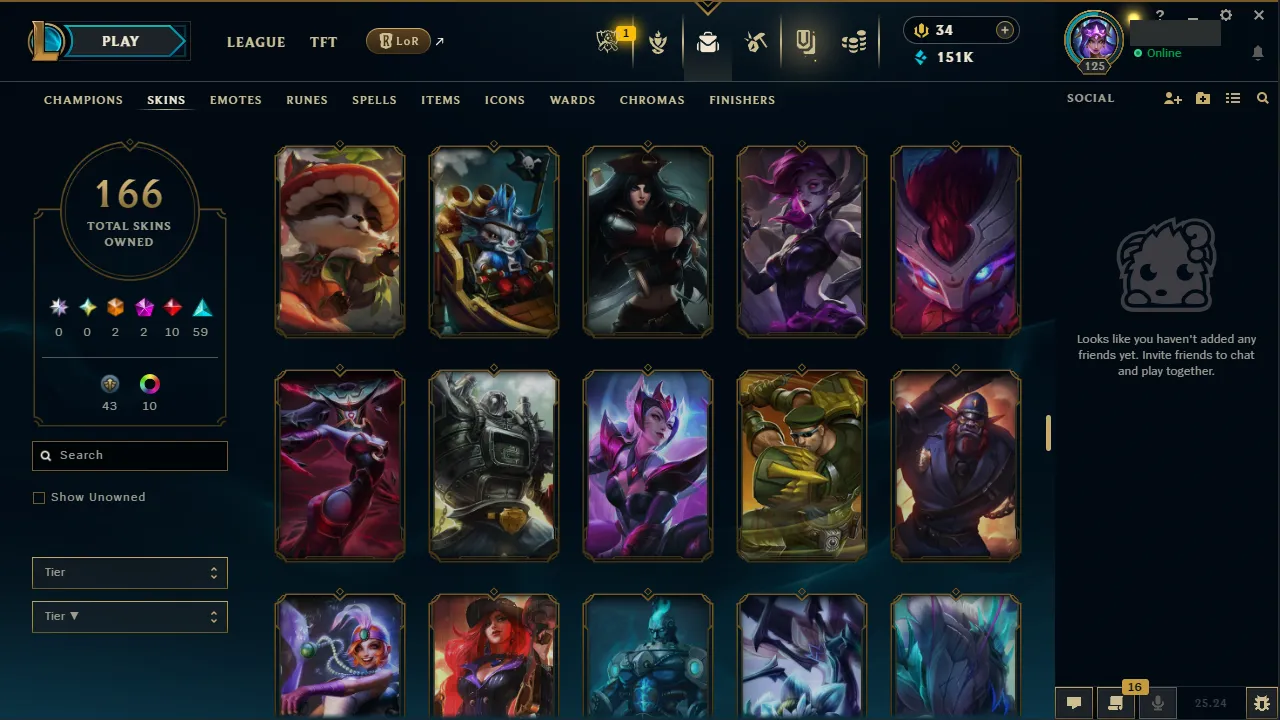
Task: Report a bug using the bug icon
Action: coord(1261,703)
